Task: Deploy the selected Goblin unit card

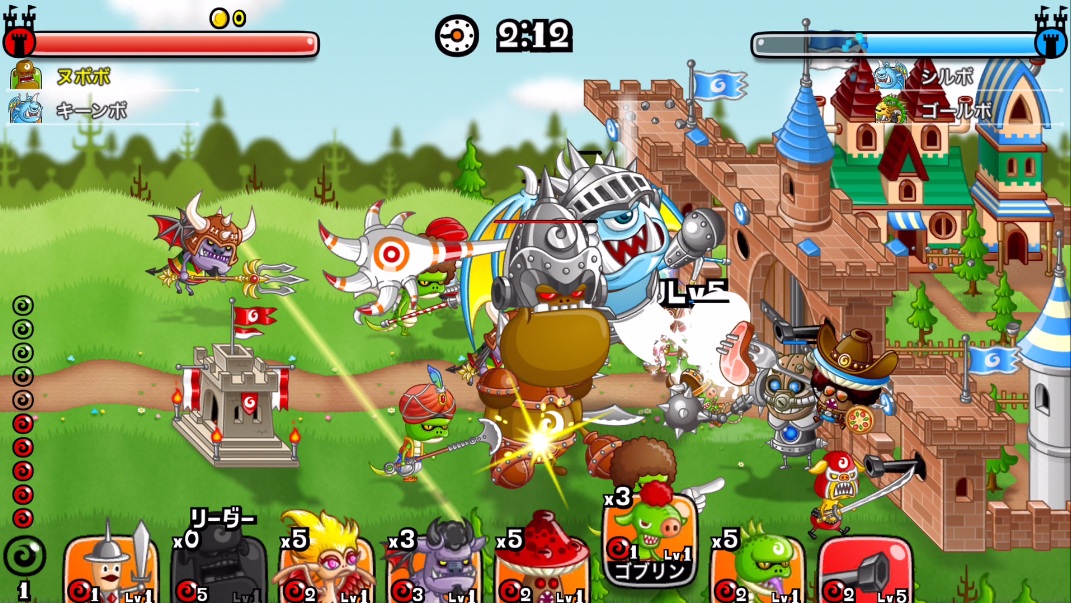Action: (x=651, y=541)
